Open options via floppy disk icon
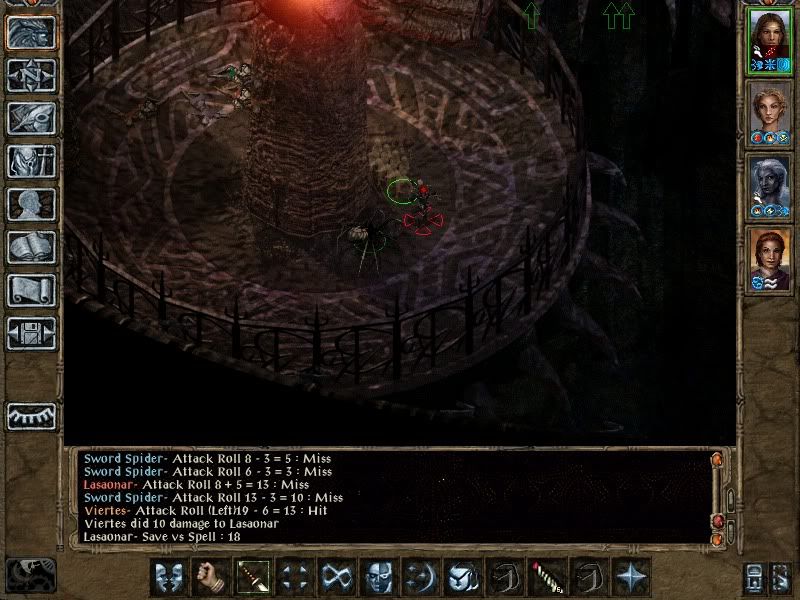This screenshot has height=600, width=800. pyautogui.click(x=31, y=333)
